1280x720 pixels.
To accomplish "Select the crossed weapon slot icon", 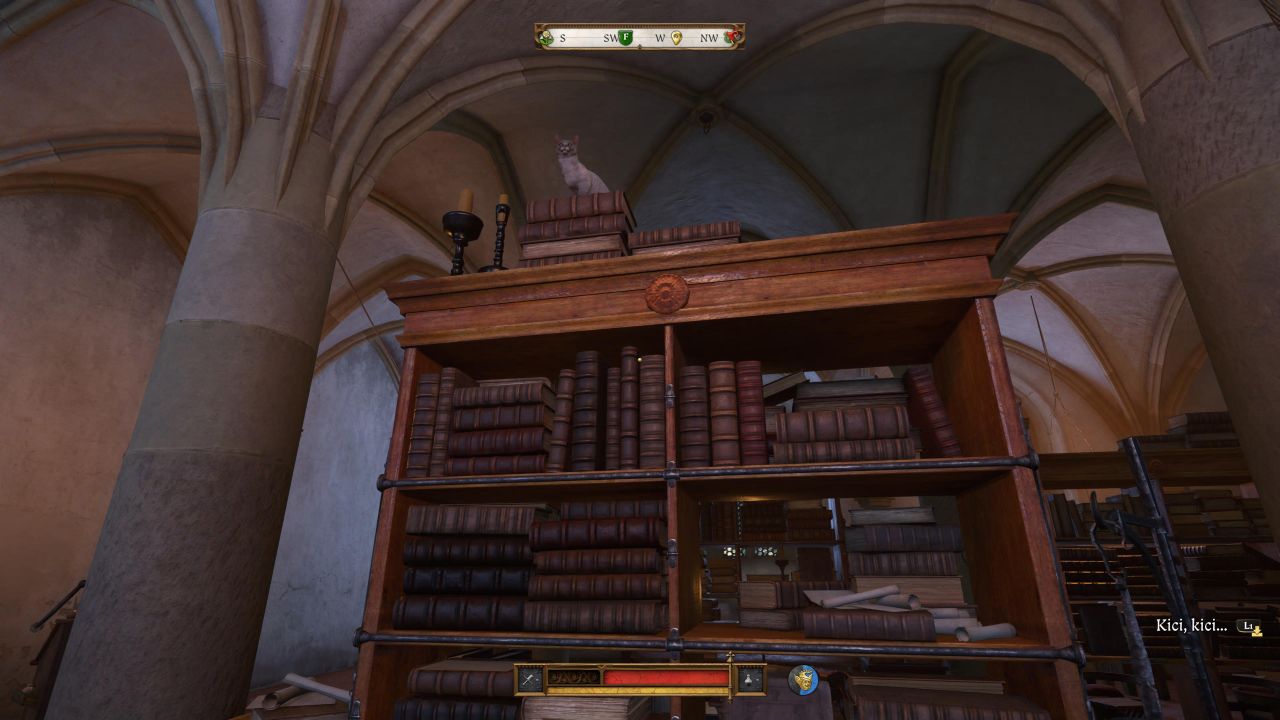I will pos(529,680).
